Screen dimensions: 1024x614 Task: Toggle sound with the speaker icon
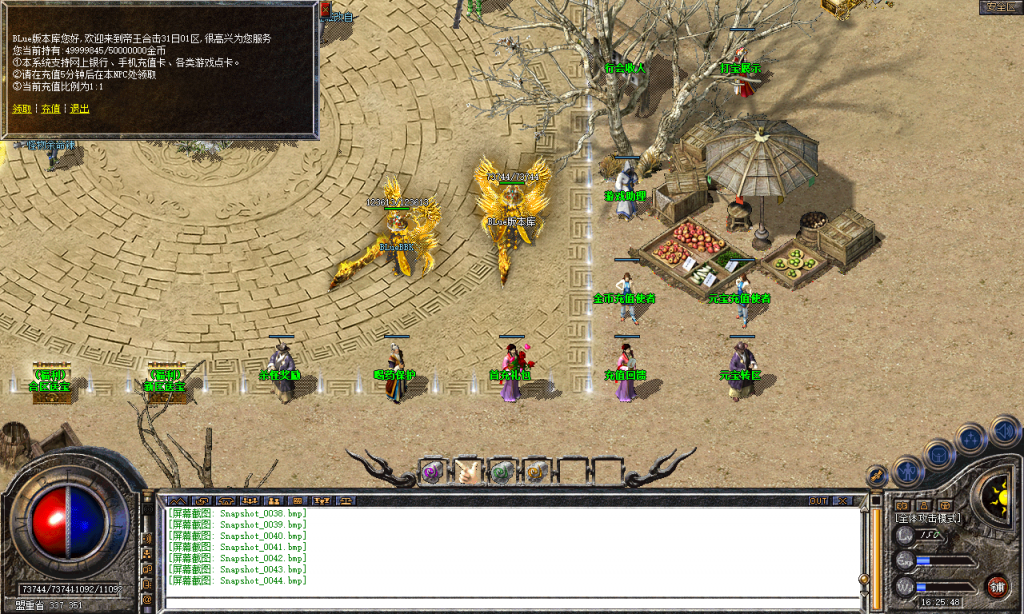(x=1001, y=431)
